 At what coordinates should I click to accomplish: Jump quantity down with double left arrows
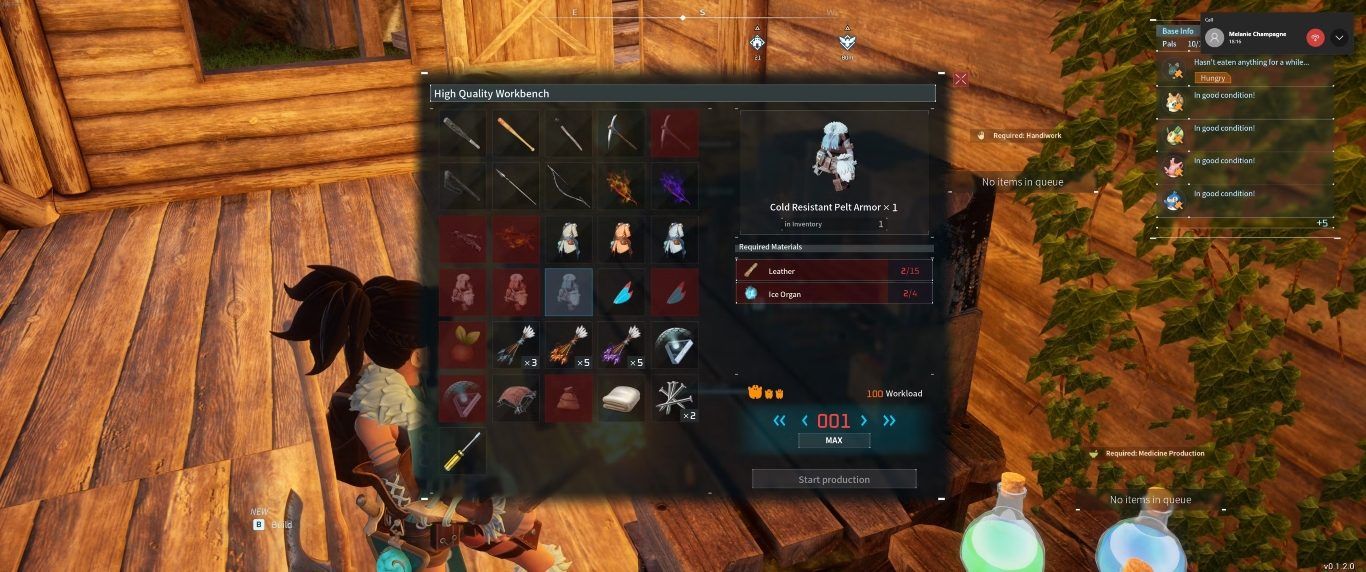[780, 421]
